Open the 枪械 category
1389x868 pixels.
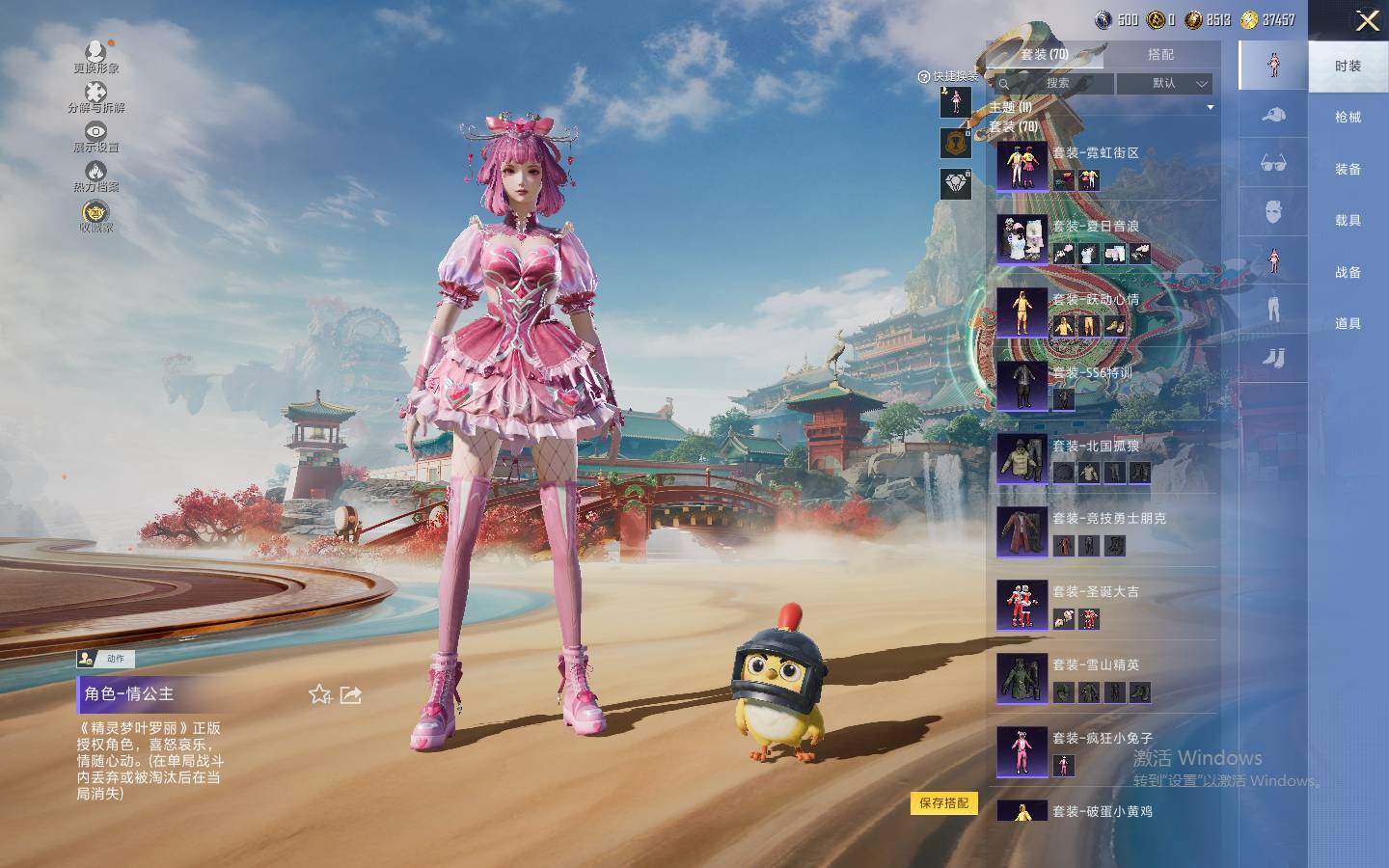click(x=1348, y=118)
